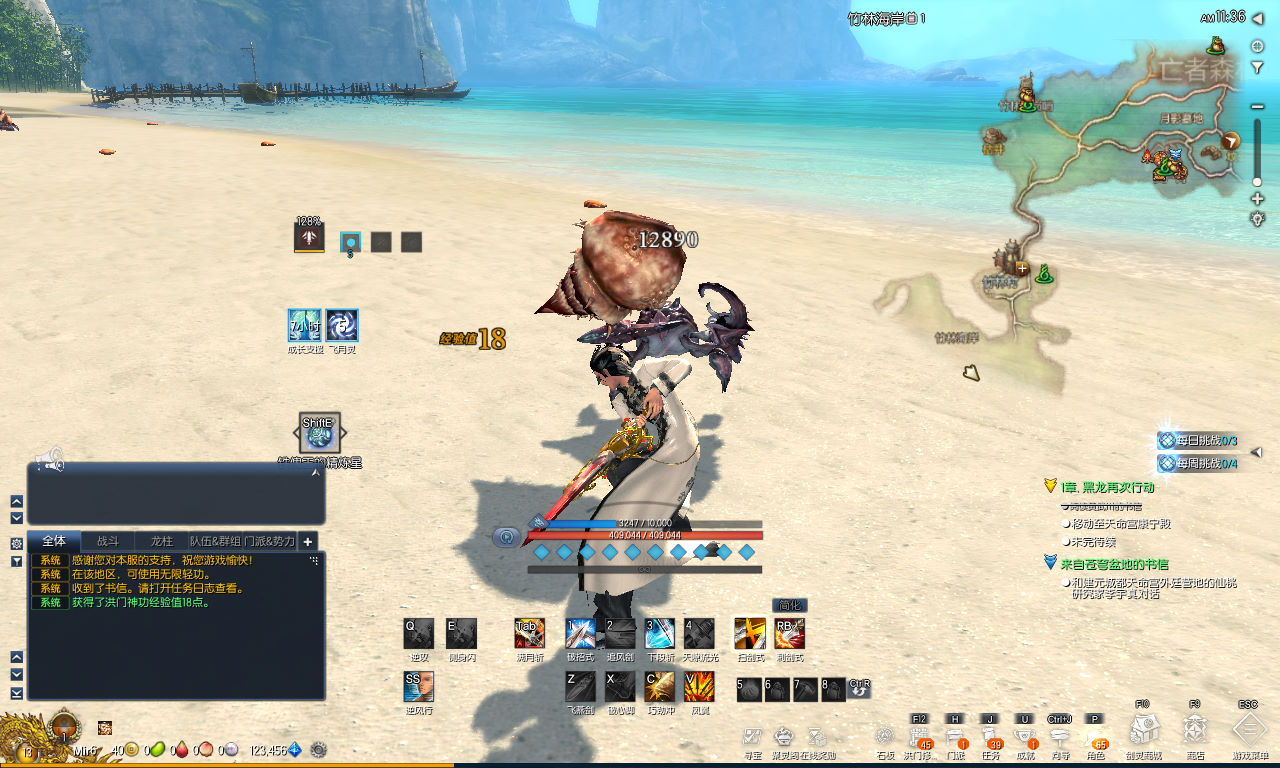Select the 门派&势力 chat tab
This screenshot has height=768, width=1280.
270,541
